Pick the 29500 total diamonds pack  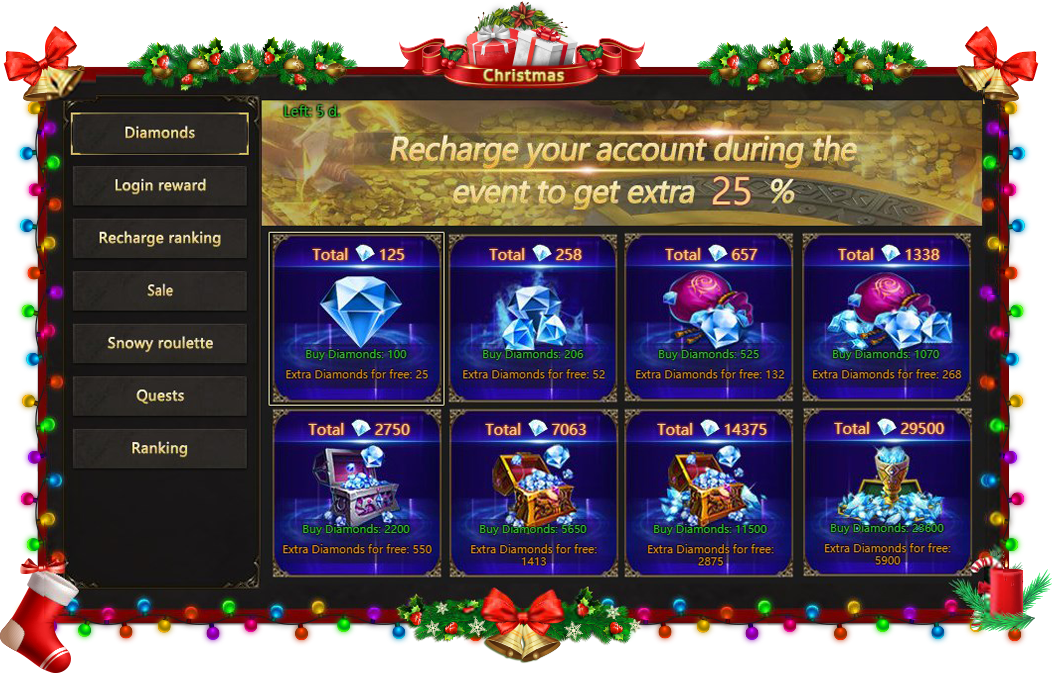pyautogui.click(x=887, y=493)
